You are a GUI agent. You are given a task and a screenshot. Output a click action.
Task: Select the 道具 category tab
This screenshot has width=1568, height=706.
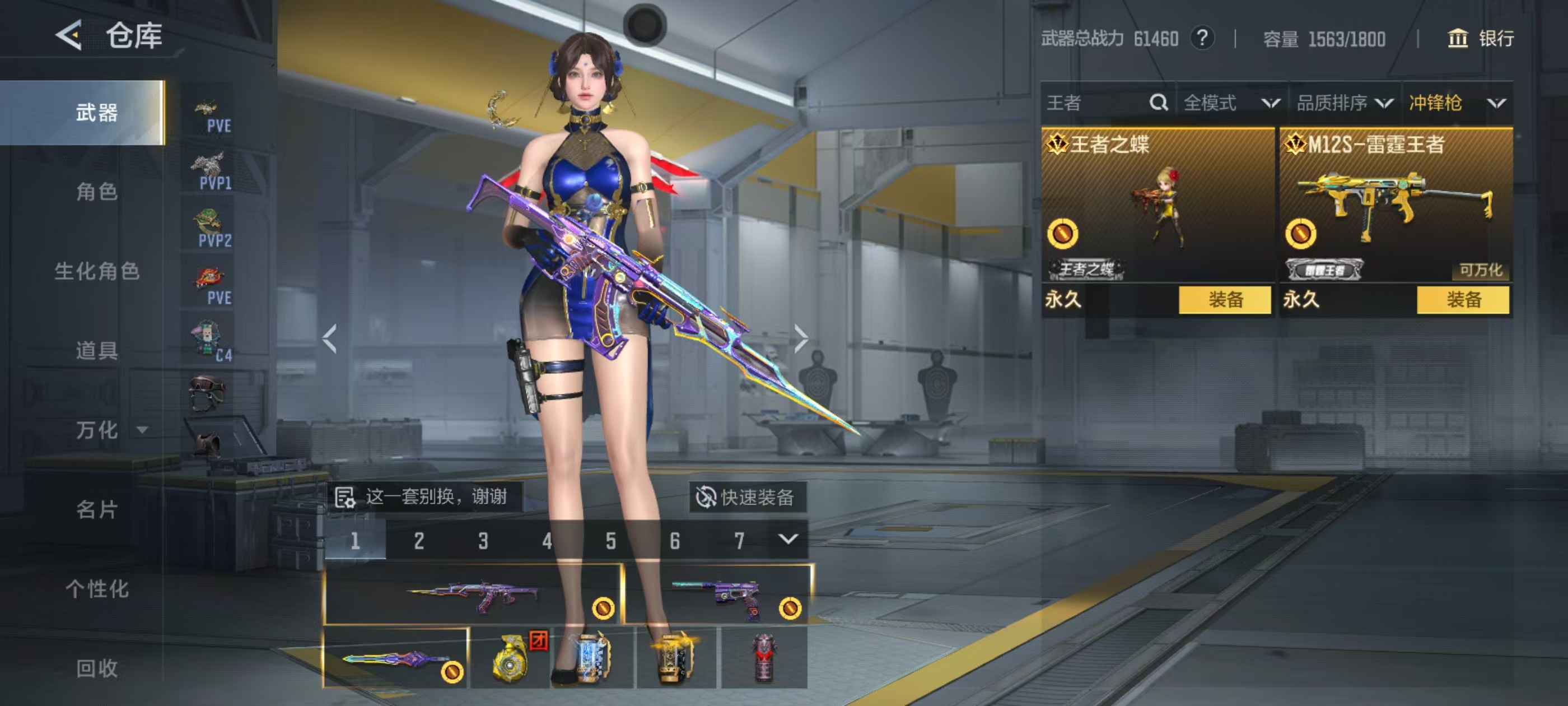(97, 350)
